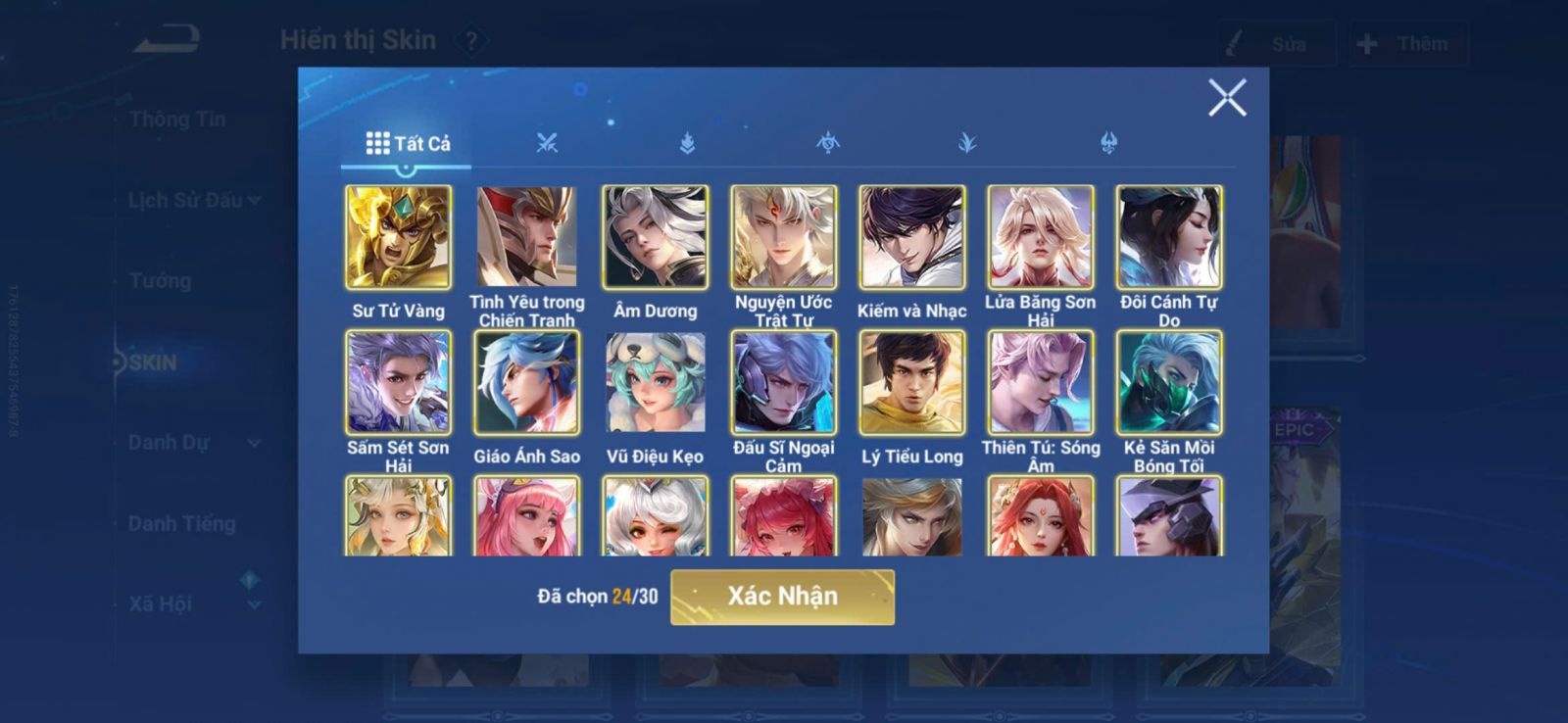This screenshot has height=723, width=1568.
Task: Choose the Giáo Ánh Sao skin
Action: coord(526,382)
